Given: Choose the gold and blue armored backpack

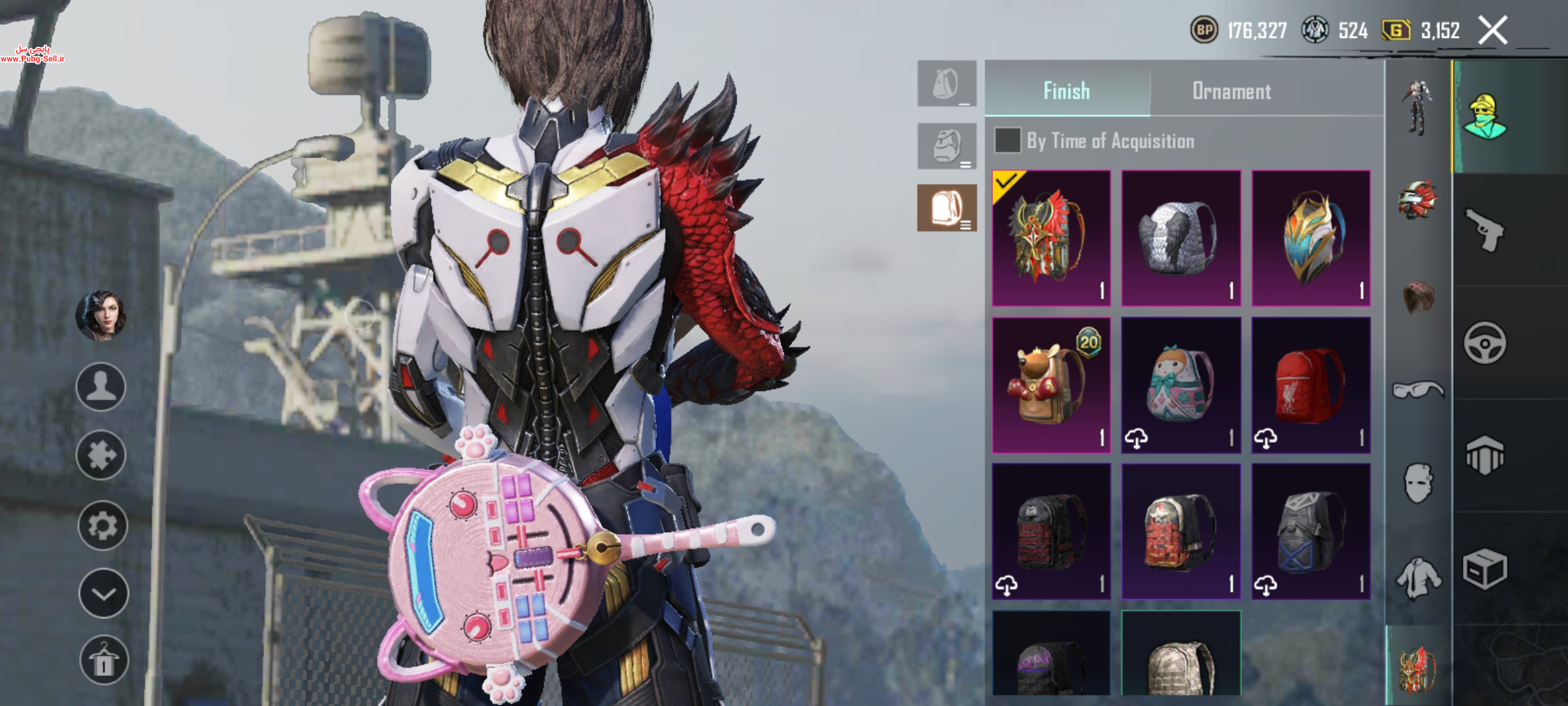Looking at the screenshot, I should 1311,238.
